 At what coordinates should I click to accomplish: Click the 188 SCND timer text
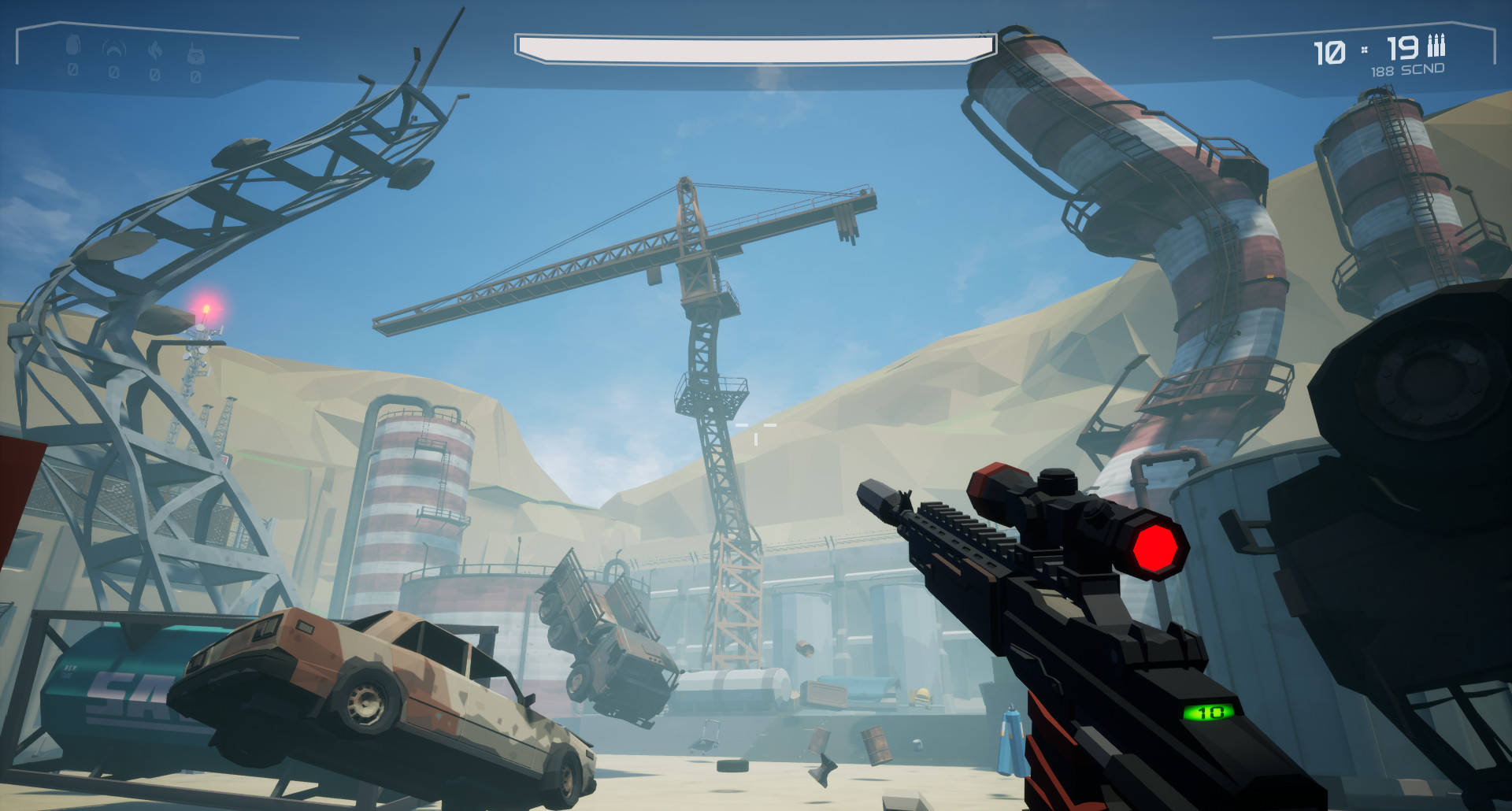click(x=1407, y=70)
